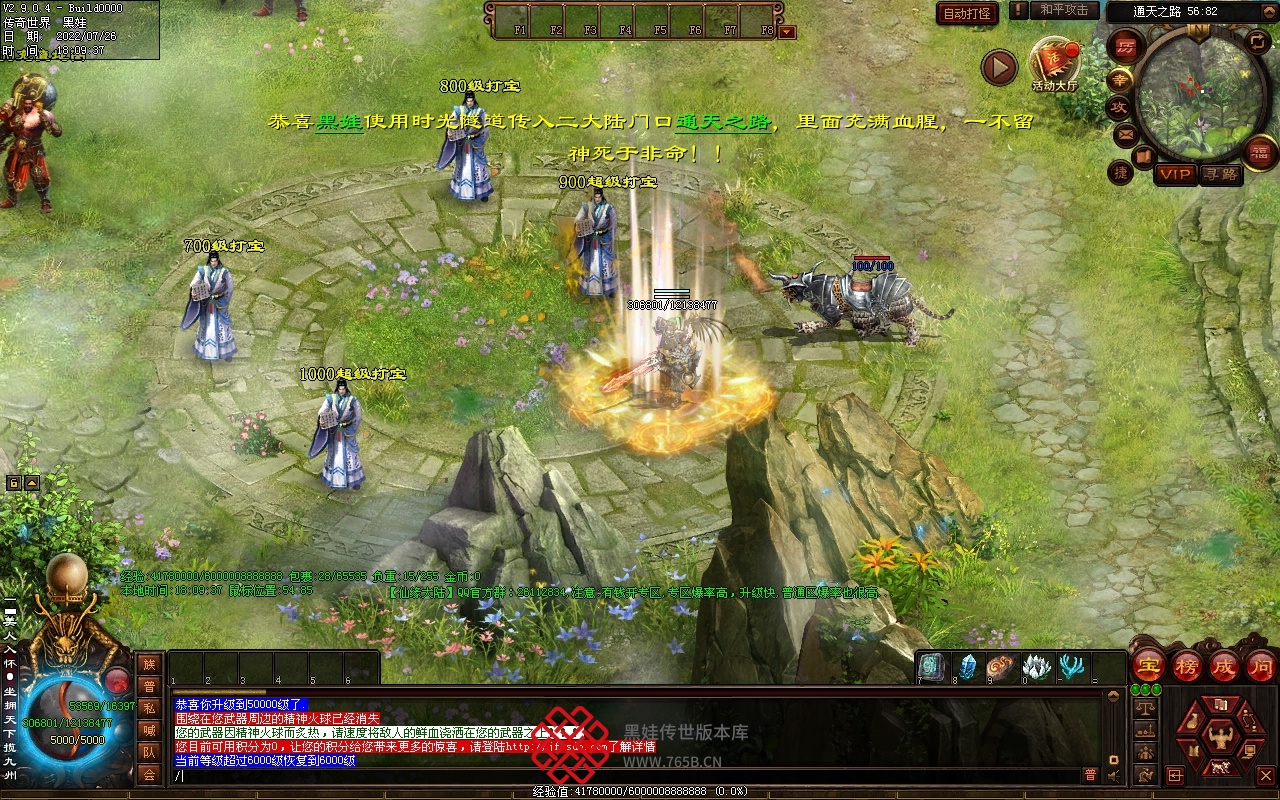Open the 活动大厅 event hall

[1054, 64]
